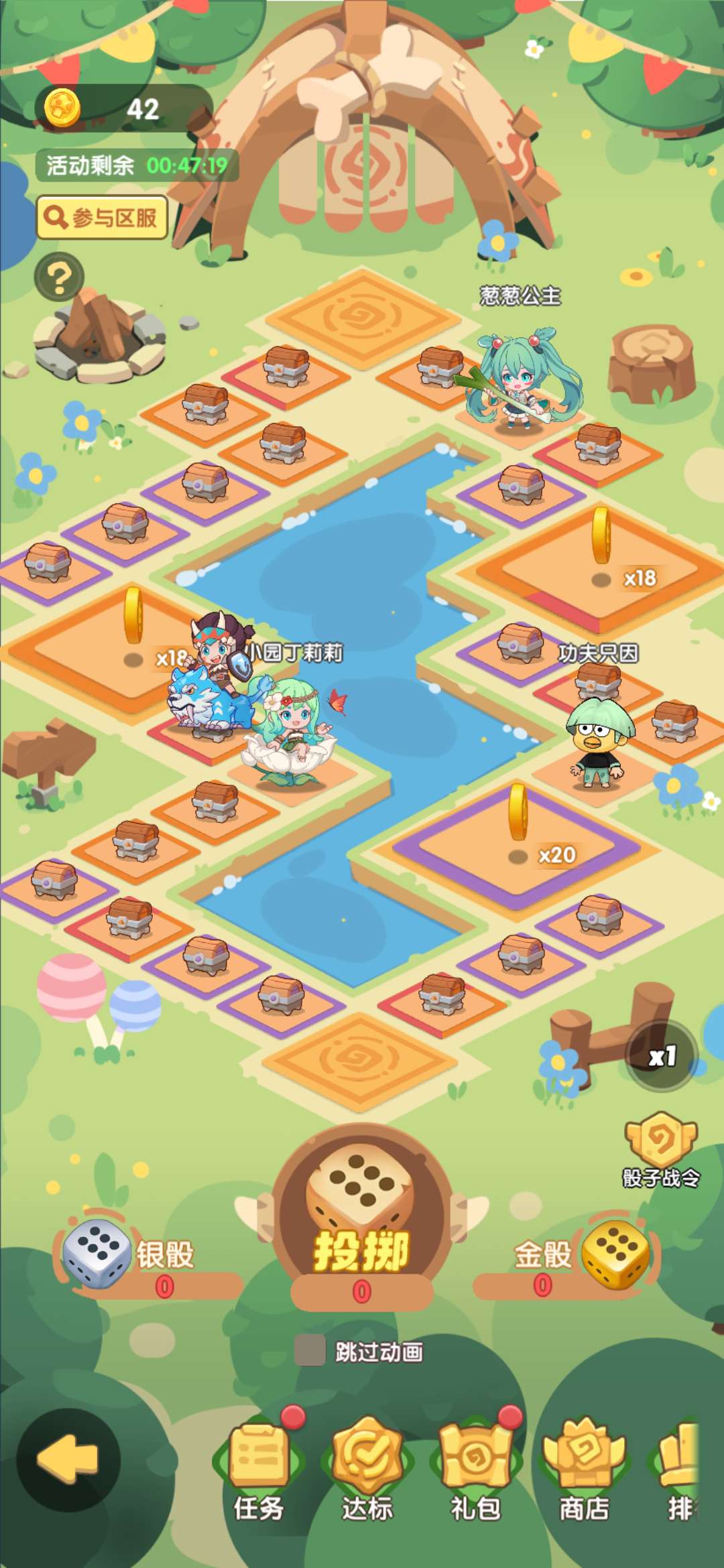Open the 达标 milestones menu
724x1568 pixels.
(x=367, y=1469)
